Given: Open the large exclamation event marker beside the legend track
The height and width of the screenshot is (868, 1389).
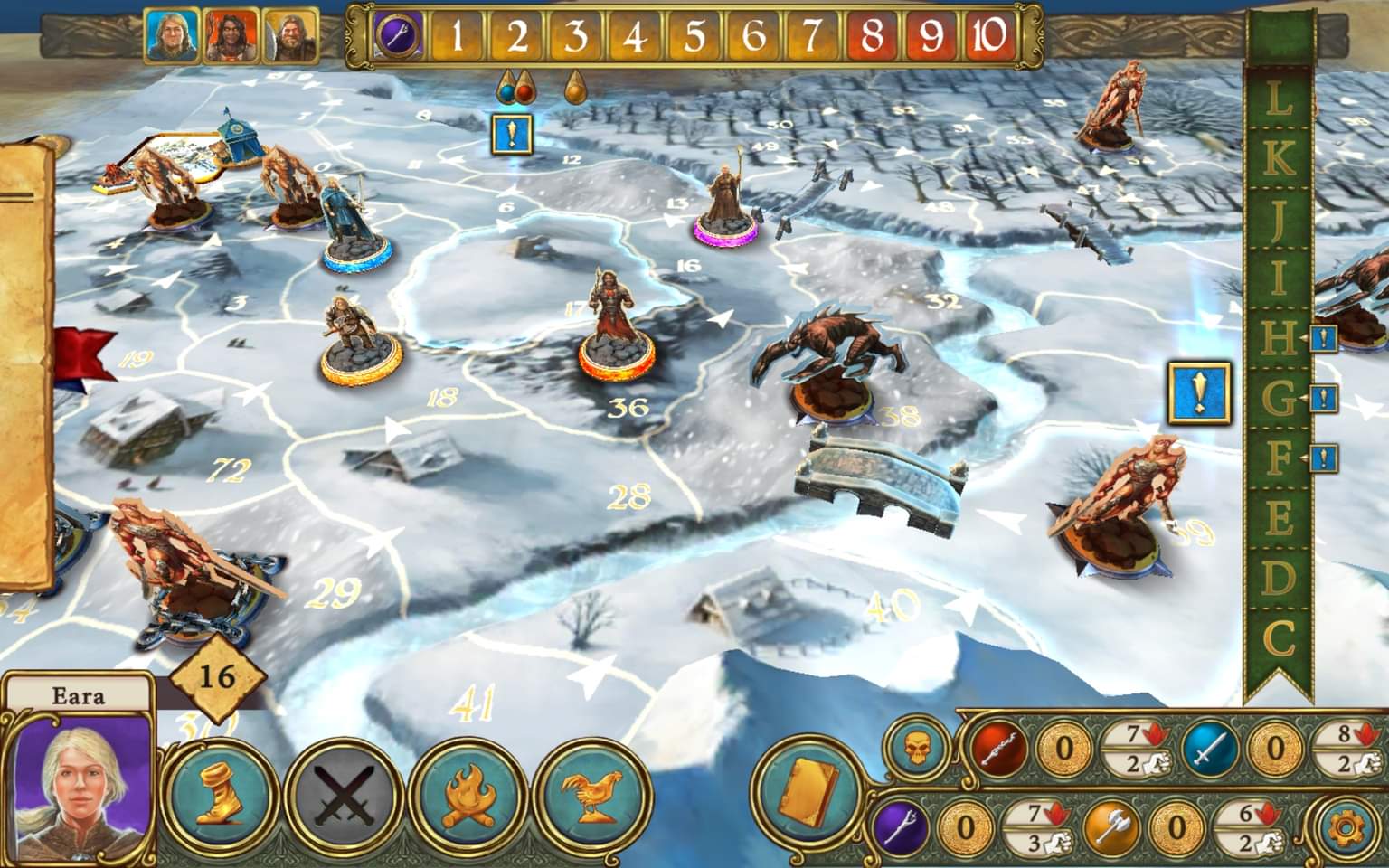Looking at the screenshot, I should click(1198, 393).
